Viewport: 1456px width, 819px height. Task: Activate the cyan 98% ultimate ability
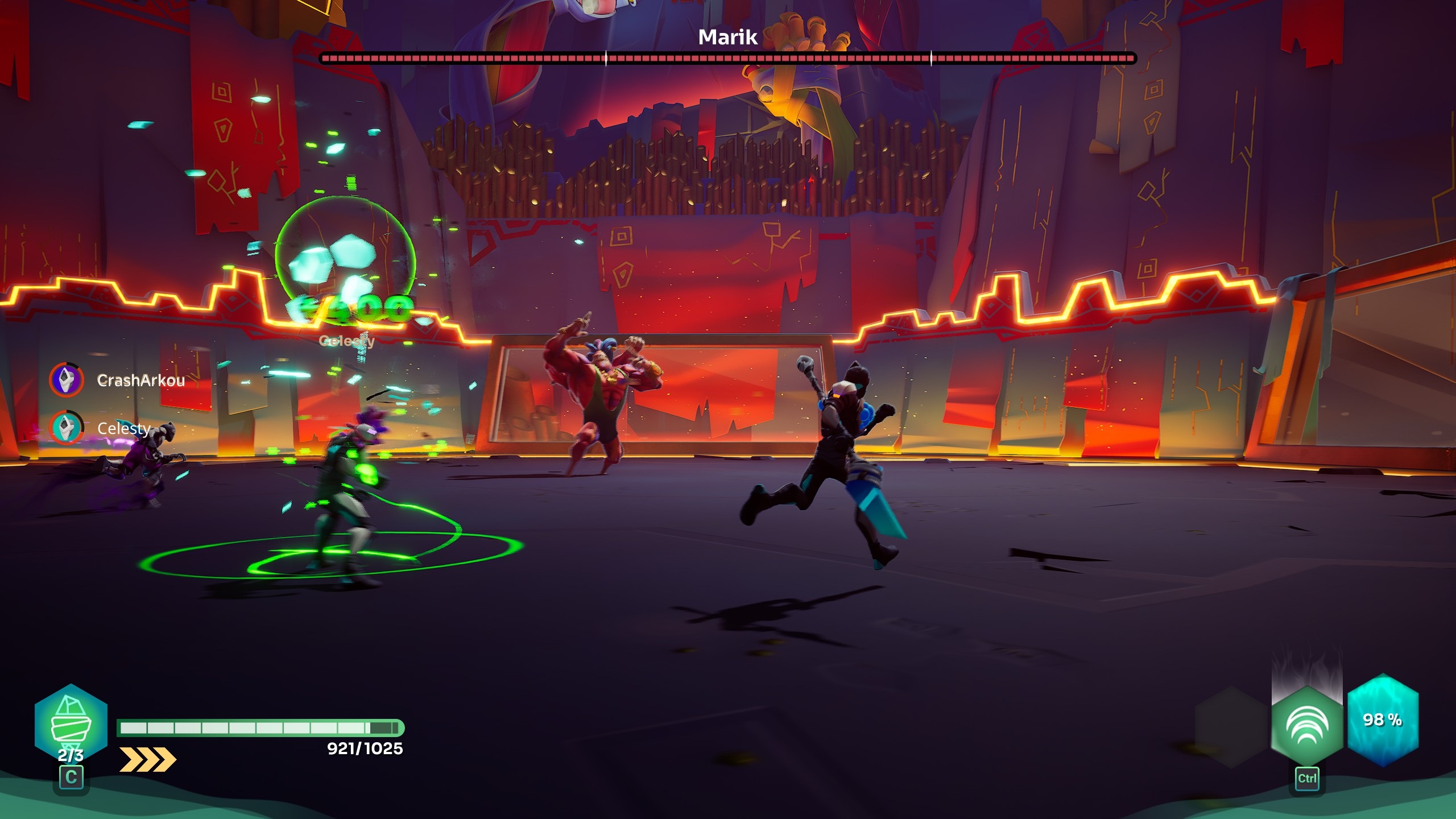coord(1383,719)
